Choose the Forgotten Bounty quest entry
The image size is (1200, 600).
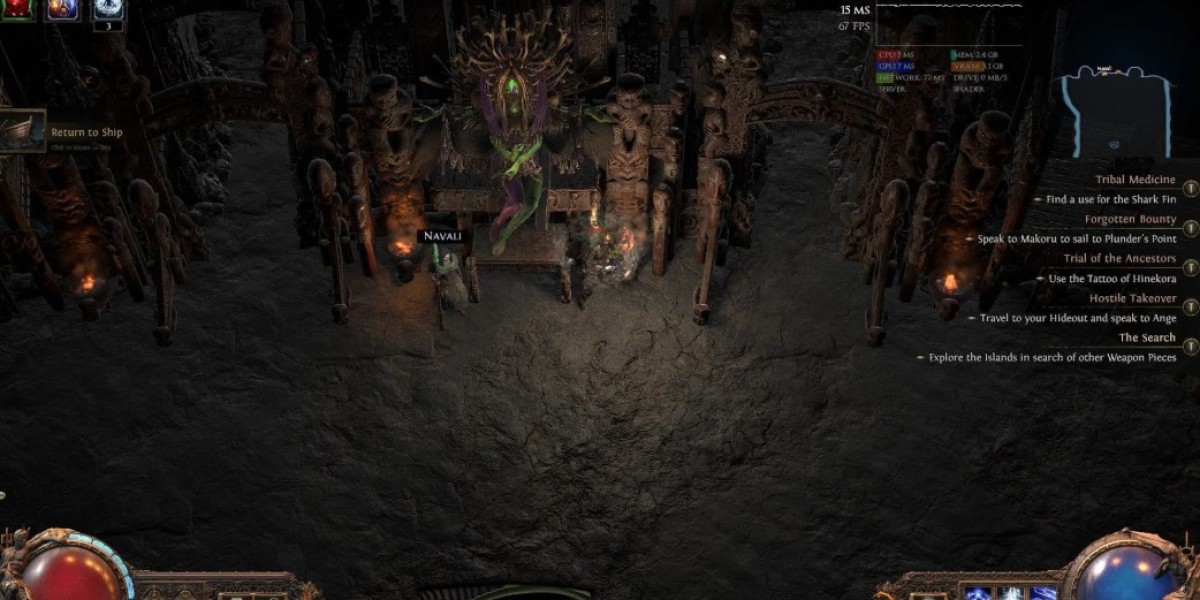(x=1130, y=219)
